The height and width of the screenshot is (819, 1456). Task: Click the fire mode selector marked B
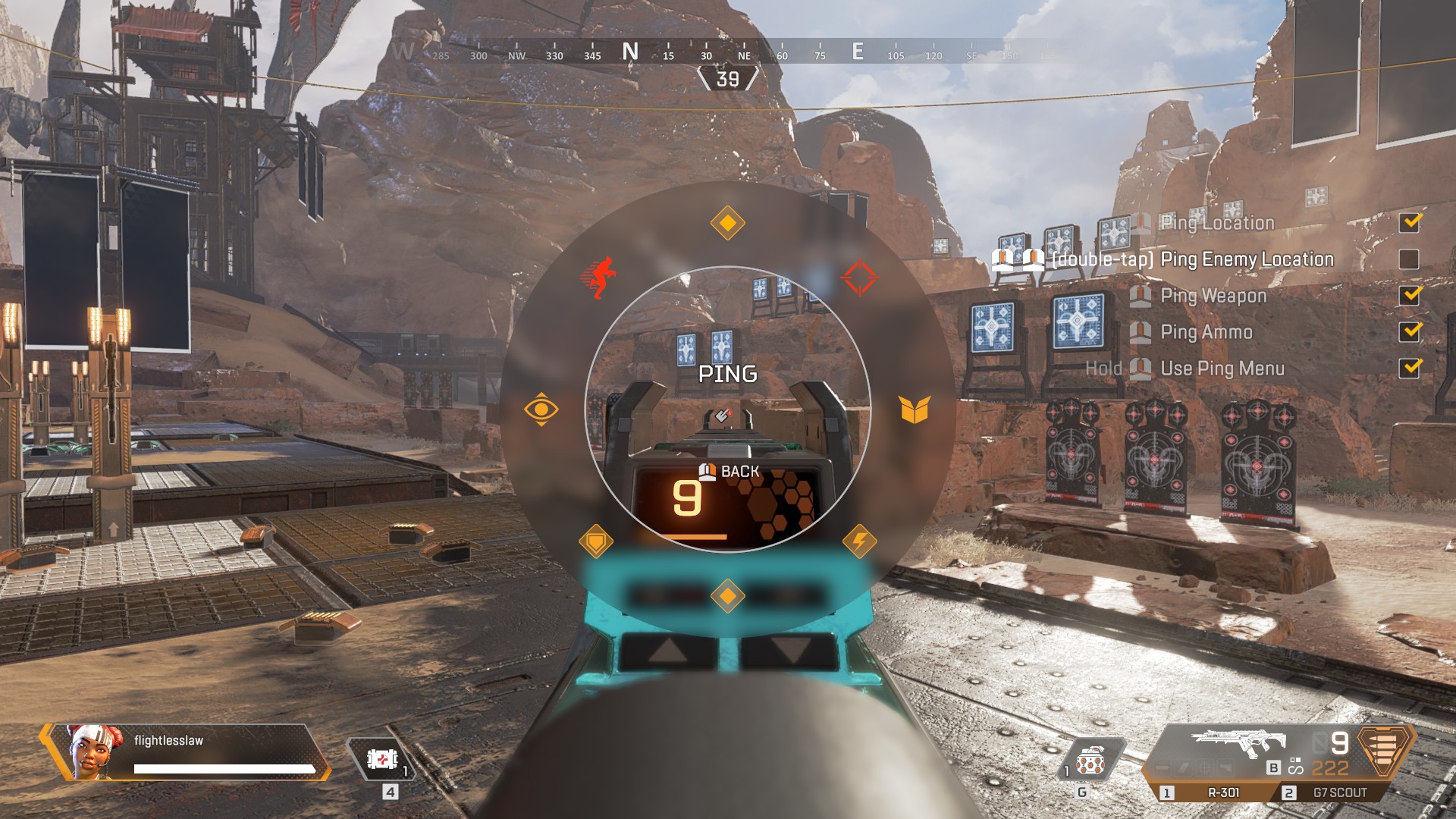click(x=1273, y=768)
